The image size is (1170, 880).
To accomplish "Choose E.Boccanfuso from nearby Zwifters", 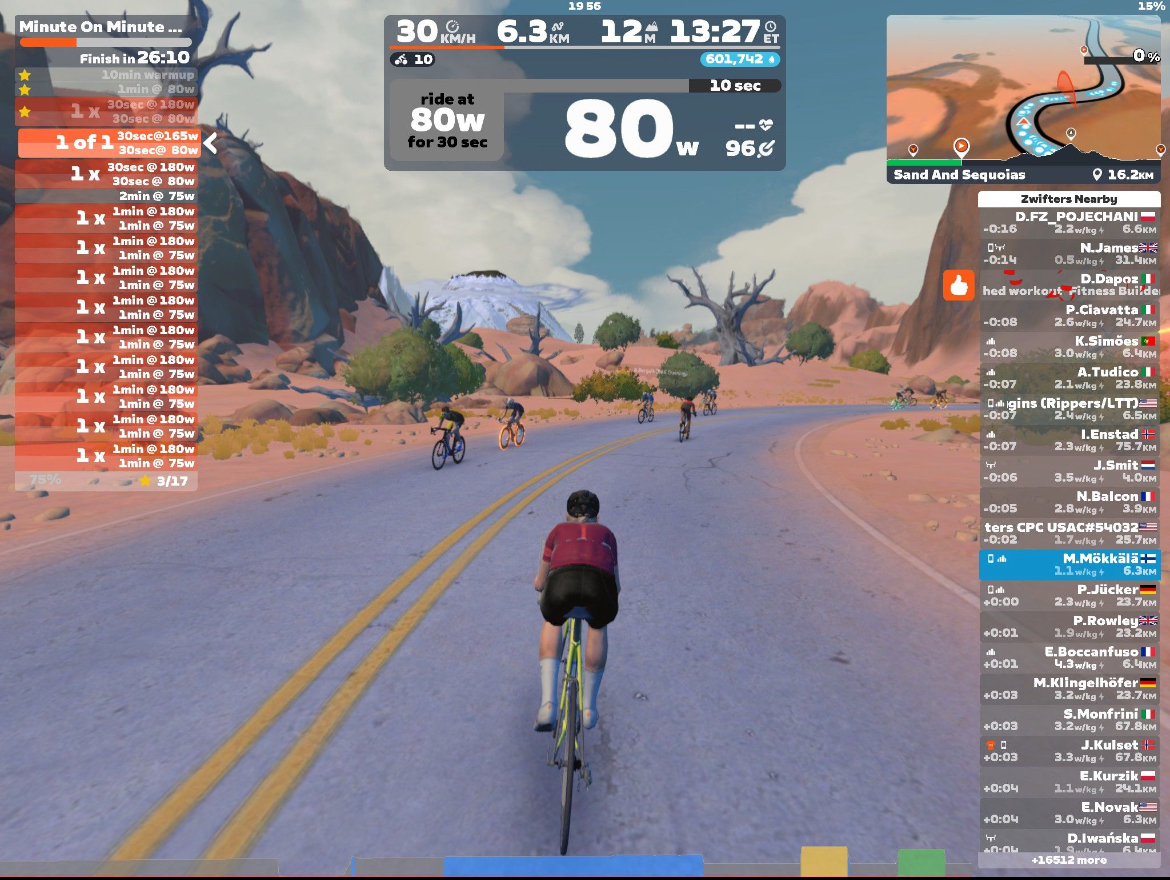I will click(1069, 658).
